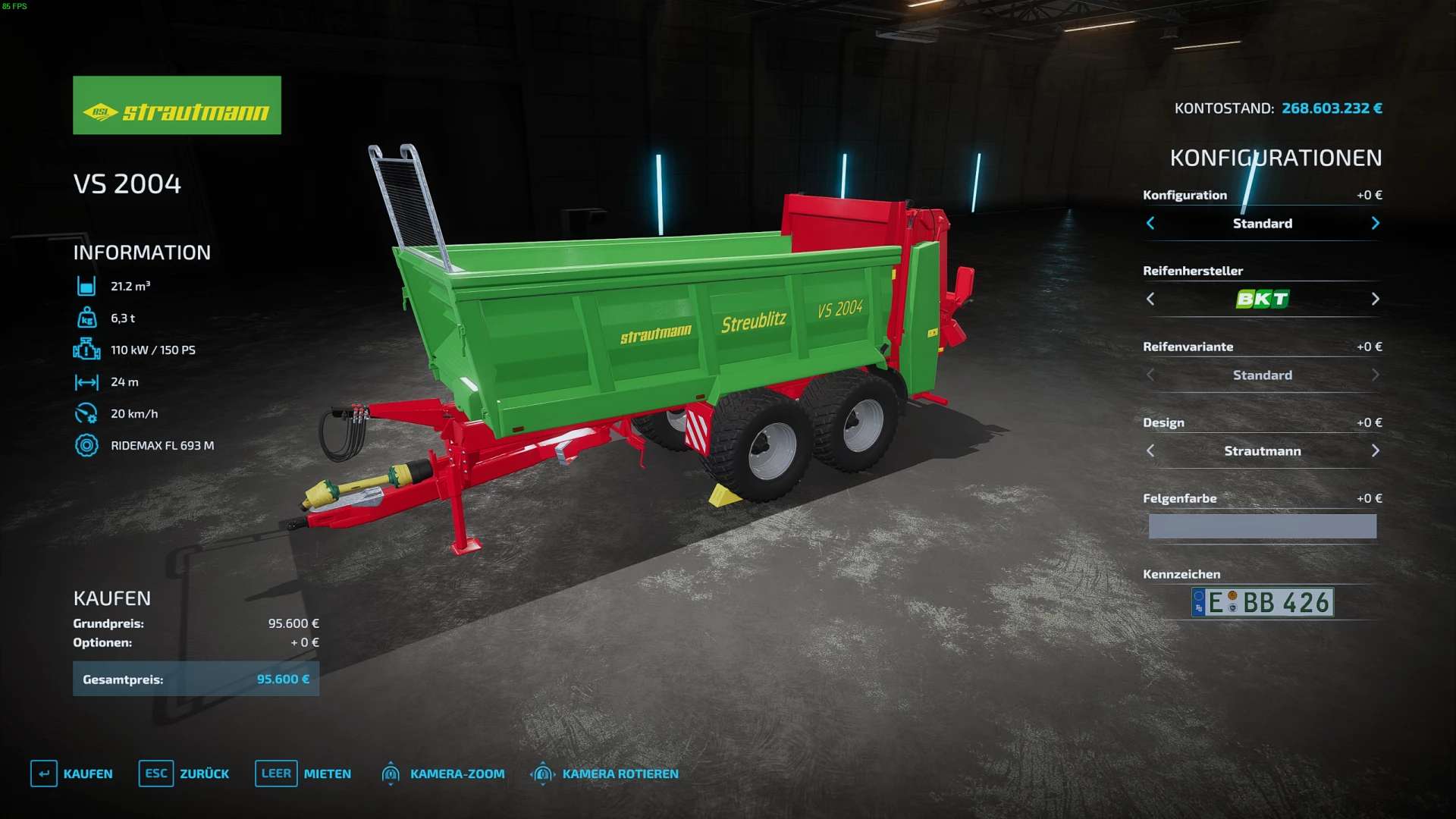The image size is (1456, 819).
Task: Open the Felgenfarbe rim color swatch
Action: click(x=1262, y=526)
